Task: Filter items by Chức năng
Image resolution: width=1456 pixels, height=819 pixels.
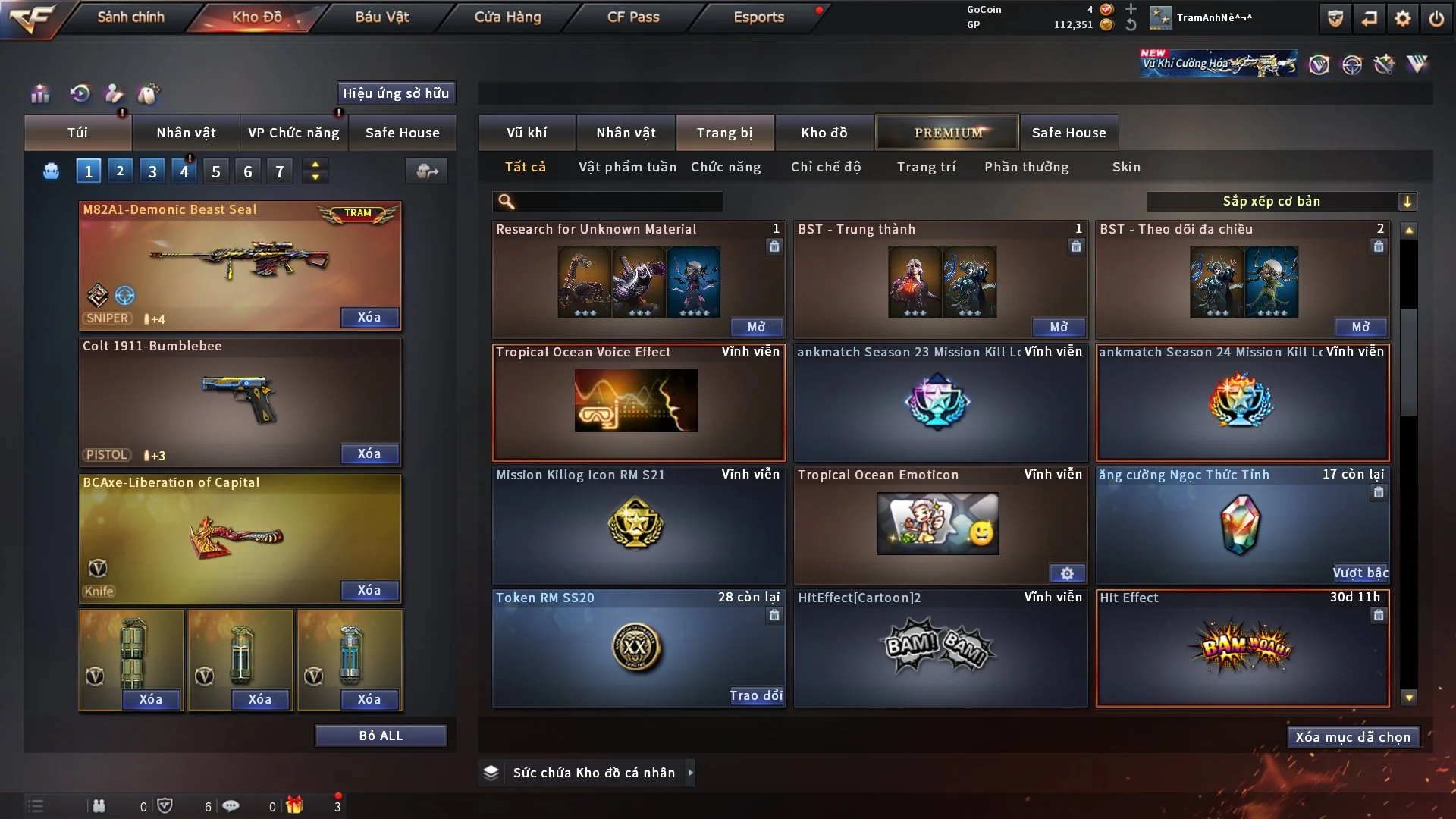Action: (x=726, y=167)
